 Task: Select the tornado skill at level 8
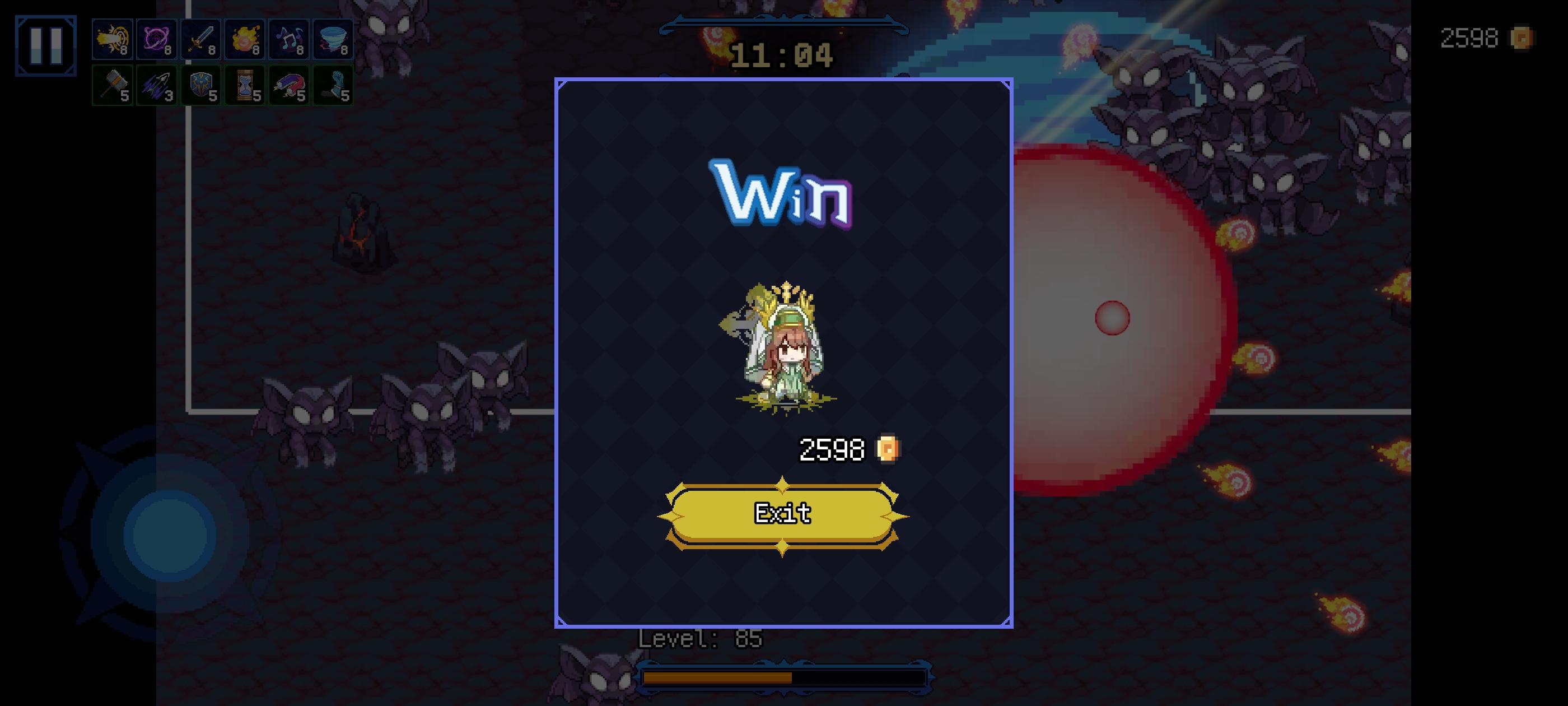click(334, 39)
